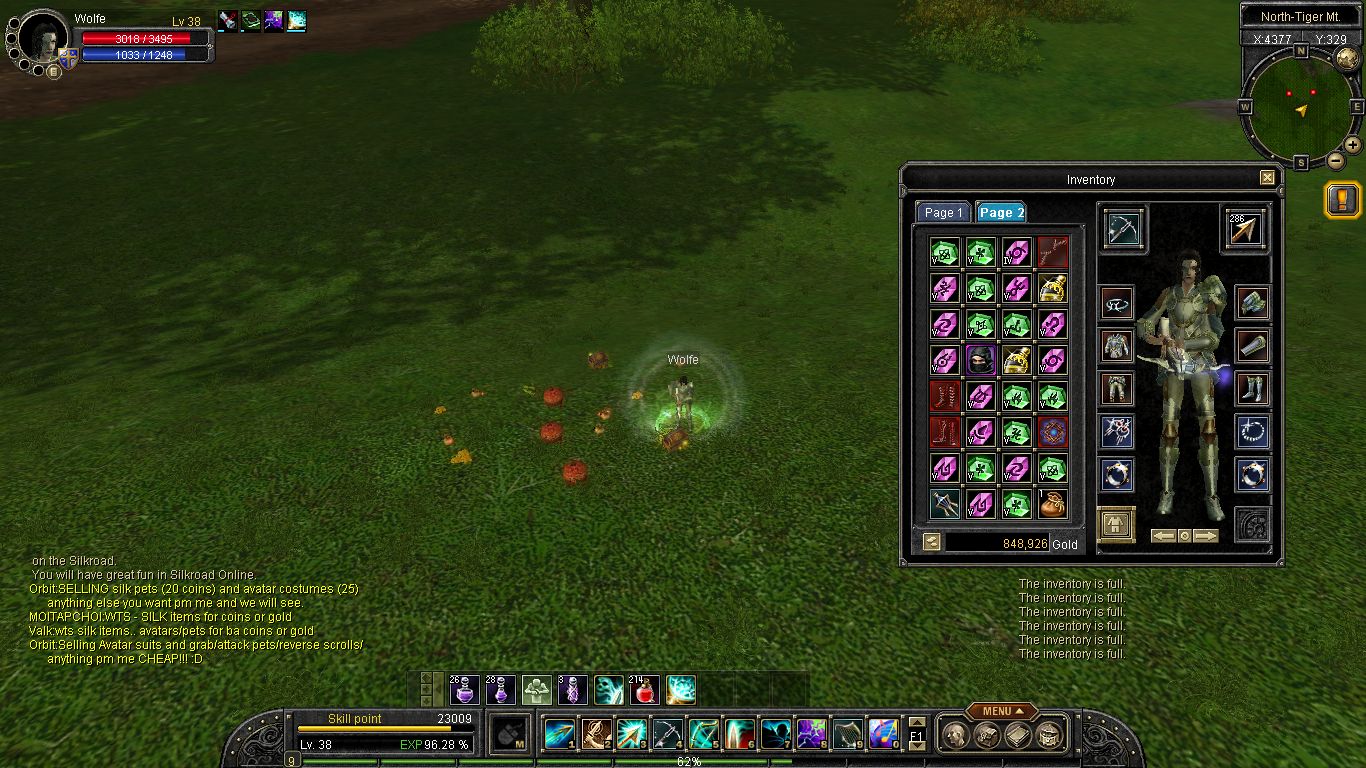Click the mouse icon labeled M
This screenshot has height=768, width=1366.
(x=512, y=734)
